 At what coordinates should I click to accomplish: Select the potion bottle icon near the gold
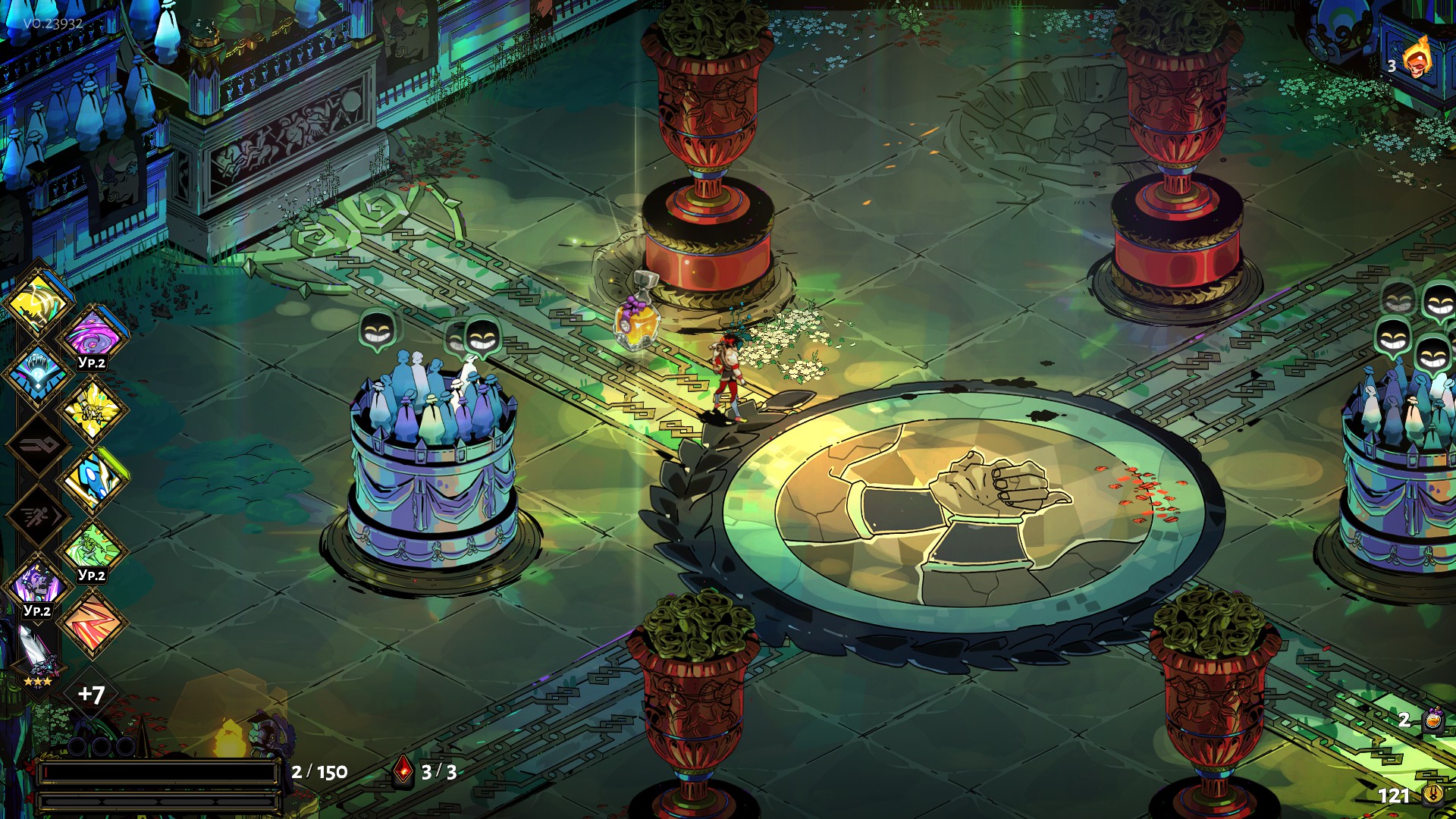click(1432, 719)
